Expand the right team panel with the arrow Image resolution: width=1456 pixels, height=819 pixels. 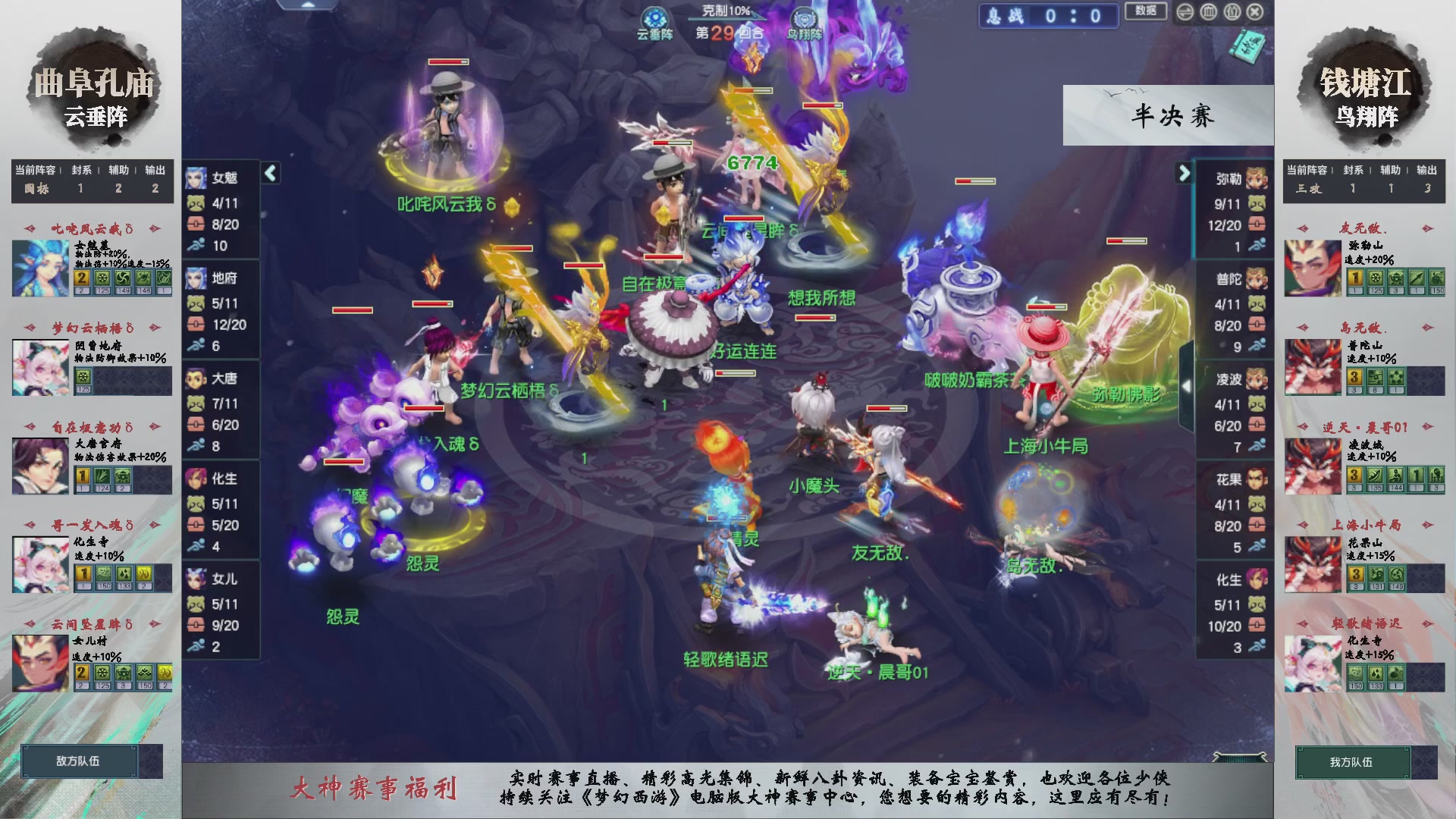1185,173
